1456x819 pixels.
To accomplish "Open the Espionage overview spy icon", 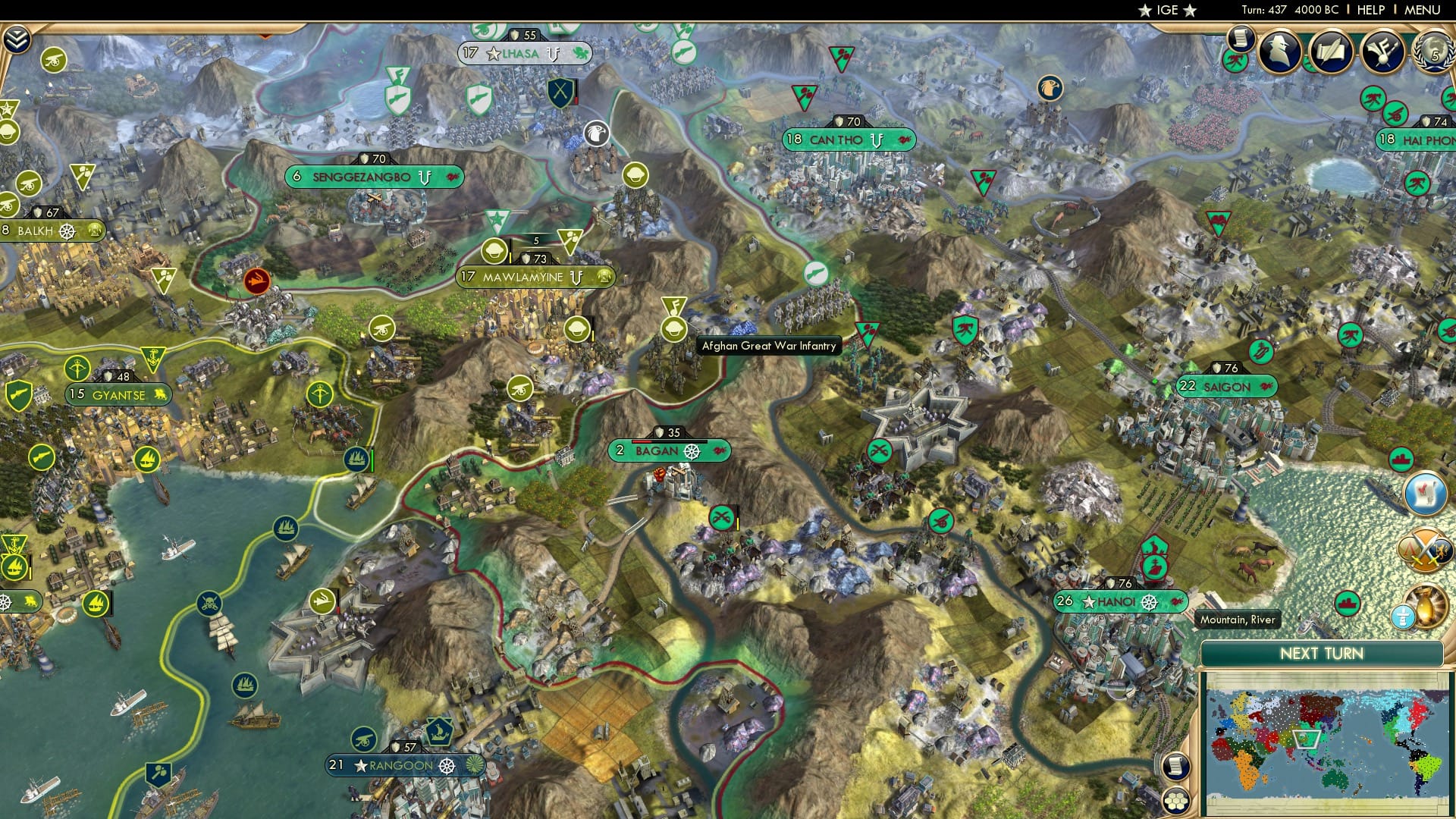I will pyautogui.click(x=1280, y=49).
